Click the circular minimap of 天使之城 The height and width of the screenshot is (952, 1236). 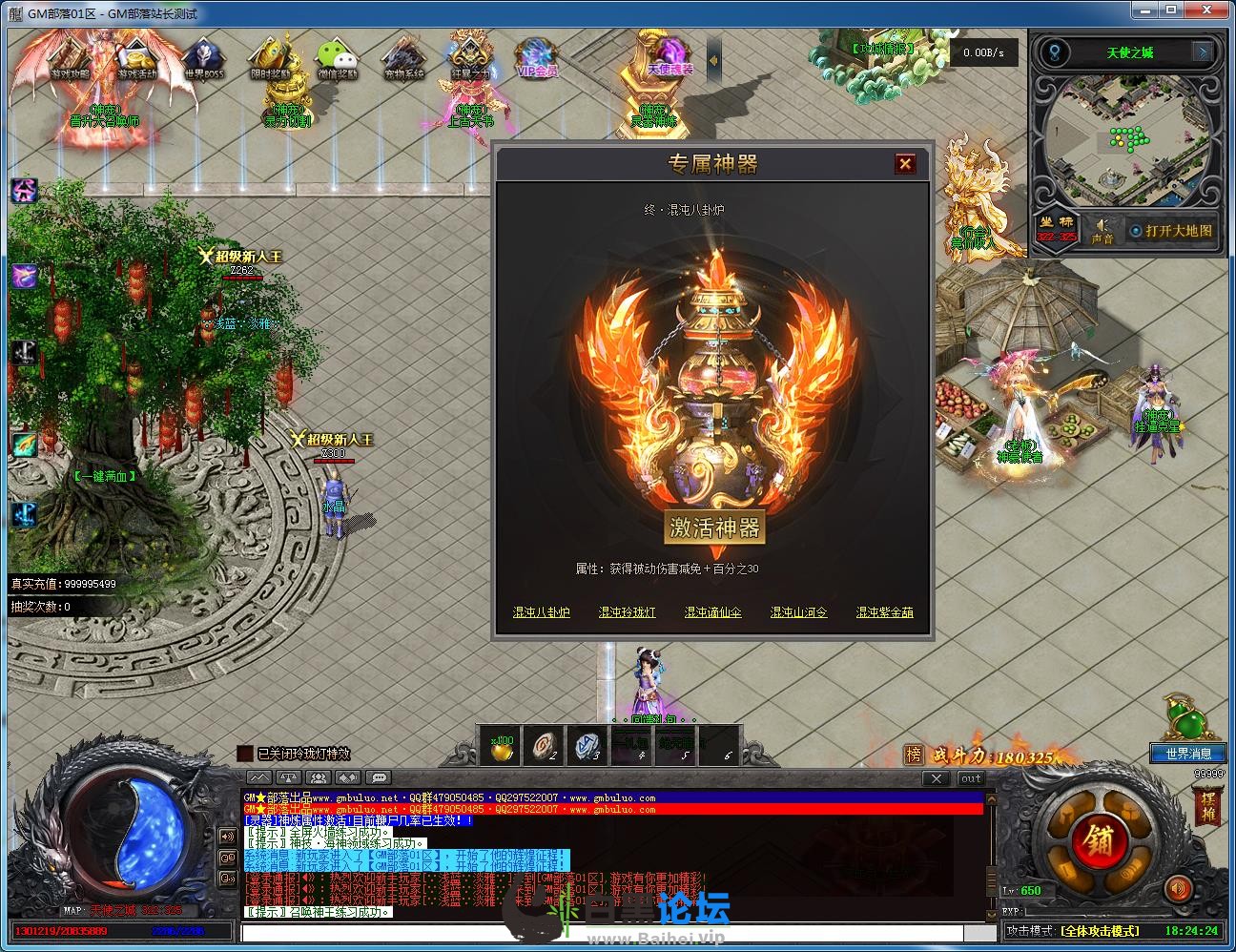point(1127,145)
